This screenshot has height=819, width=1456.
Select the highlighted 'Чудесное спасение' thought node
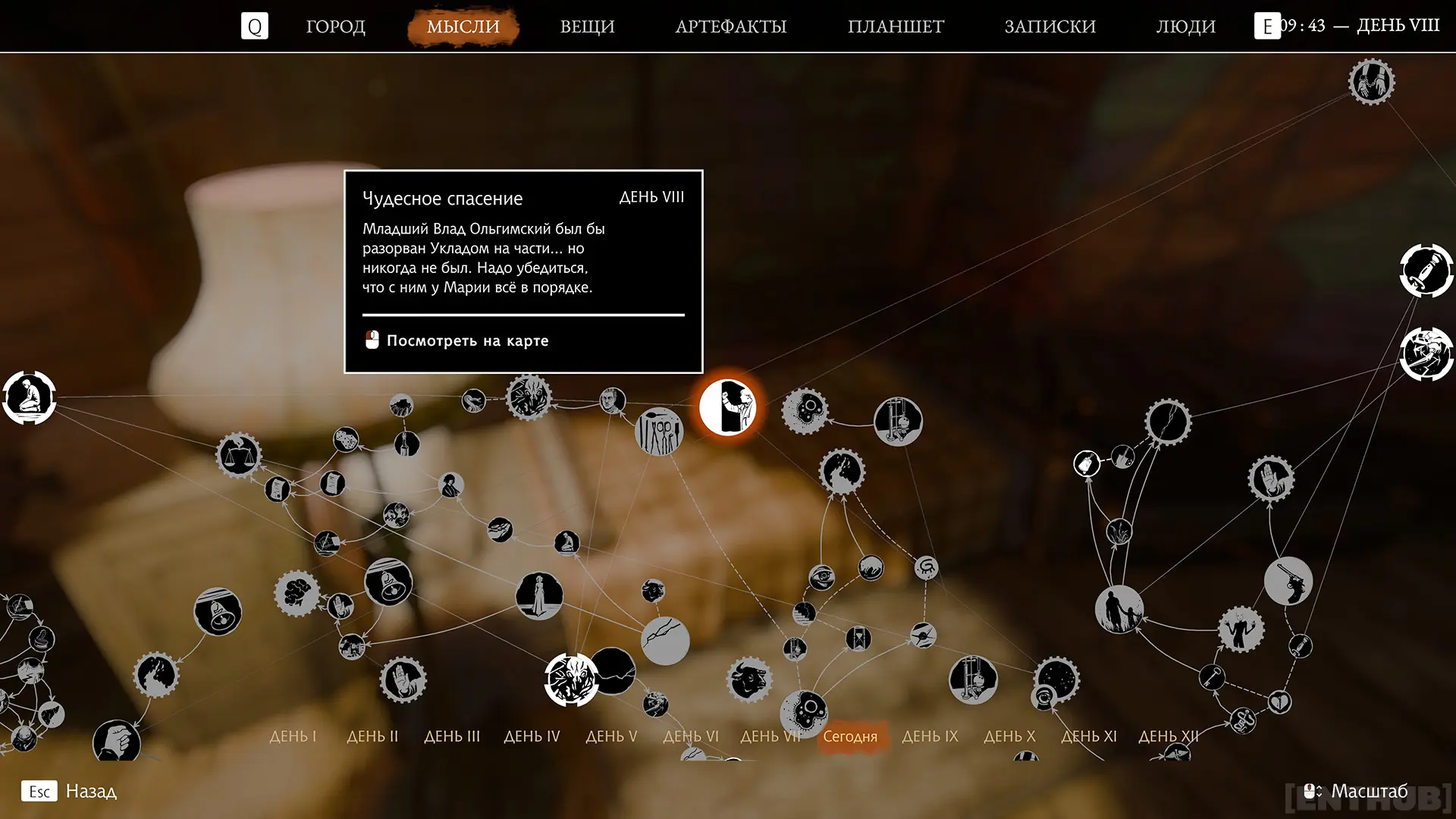coord(727,407)
